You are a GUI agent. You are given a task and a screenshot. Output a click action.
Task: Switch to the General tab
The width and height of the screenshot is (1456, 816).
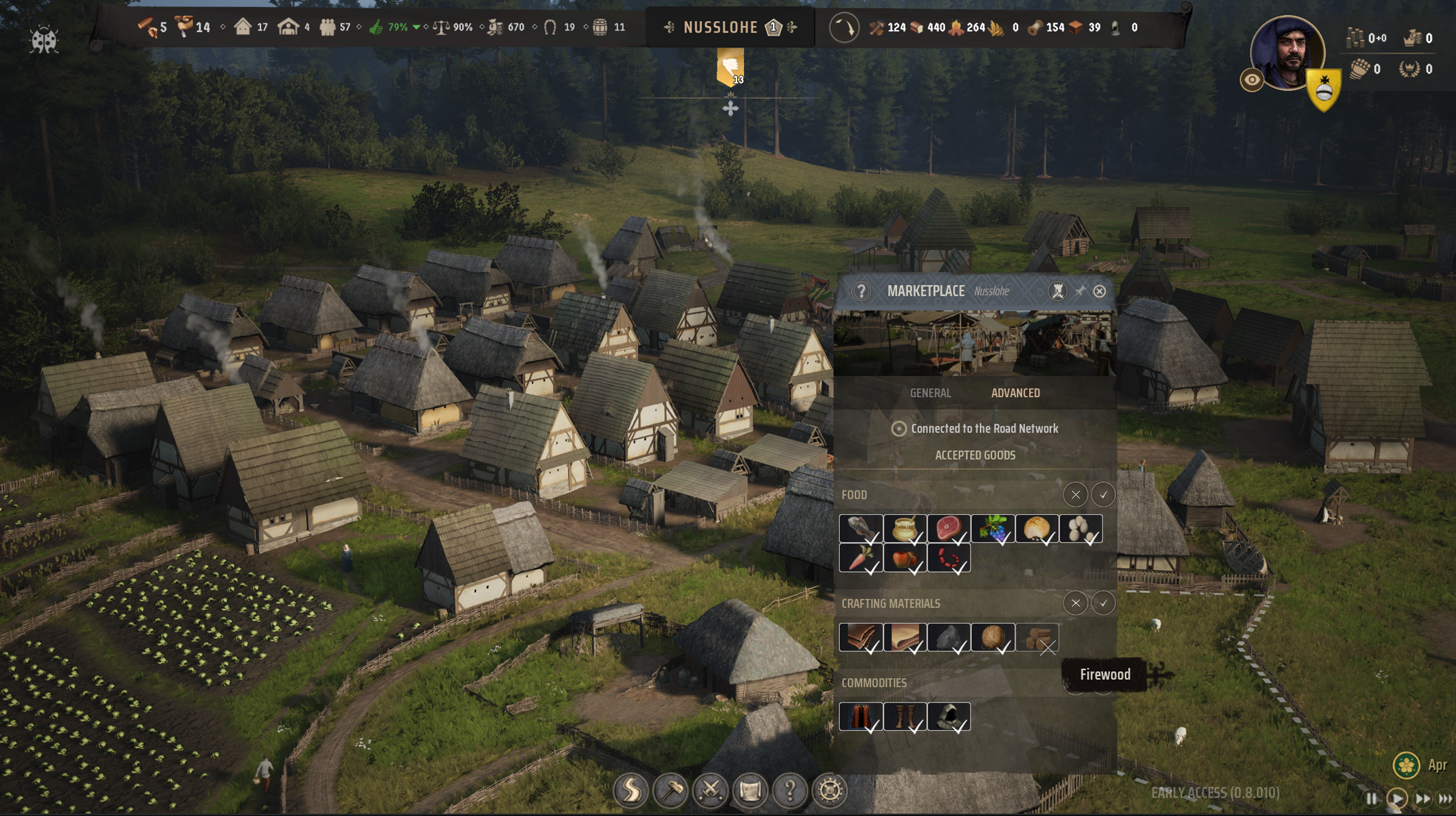tap(930, 393)
